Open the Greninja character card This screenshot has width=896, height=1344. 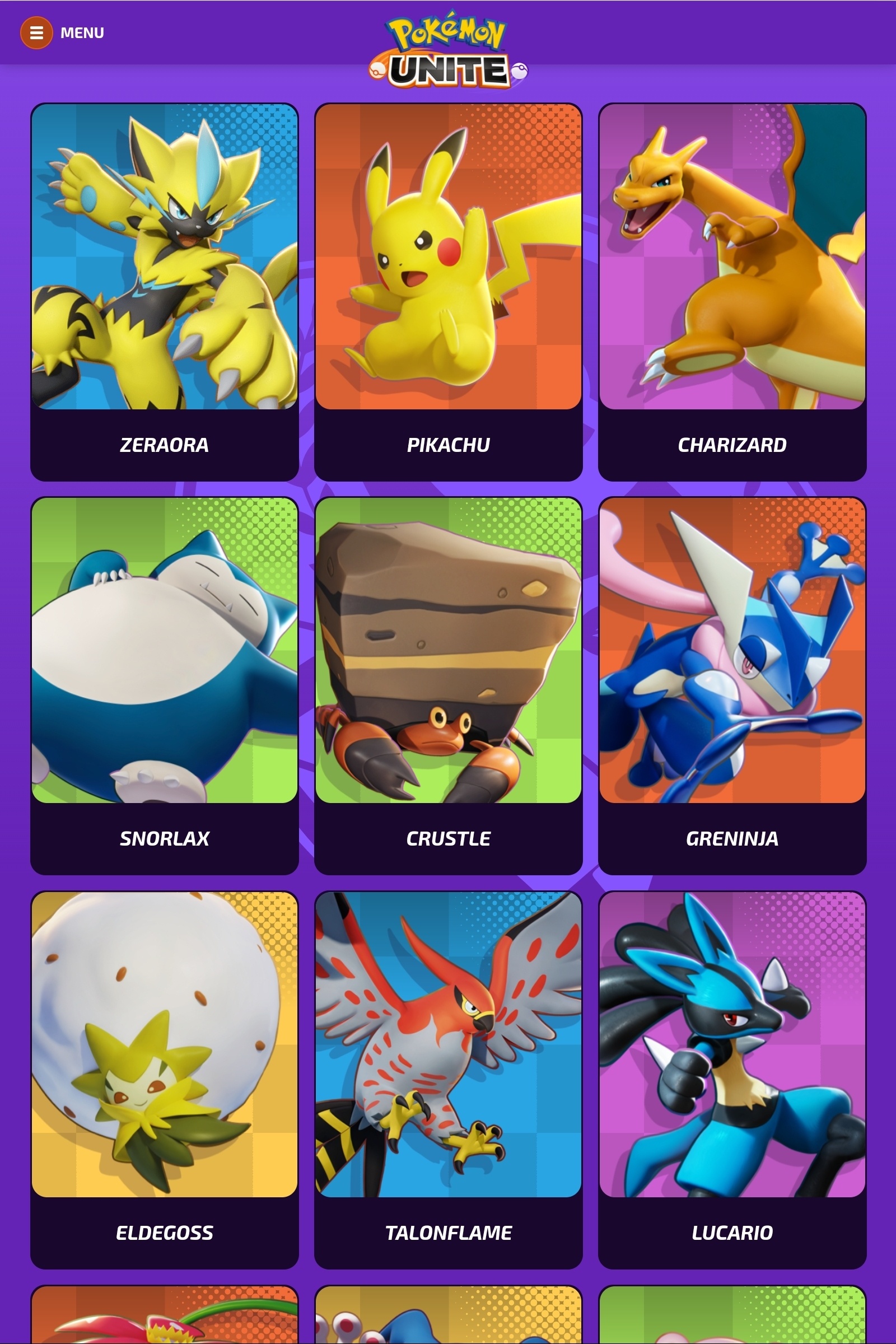[732, 653]
